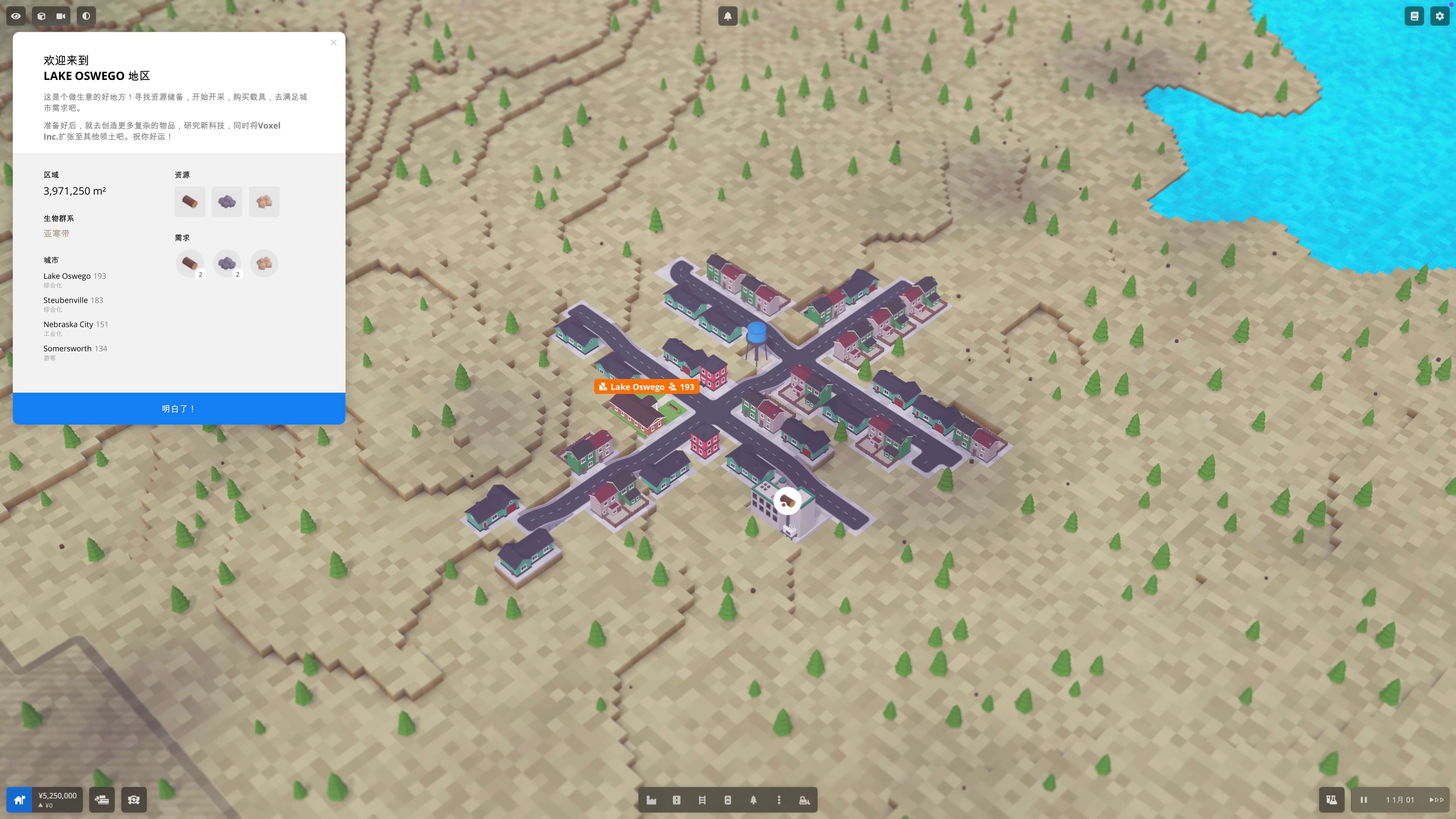Toggle UI visibility with the eye icon
The height and width of the screenshot is (819, 1456).
16,16
